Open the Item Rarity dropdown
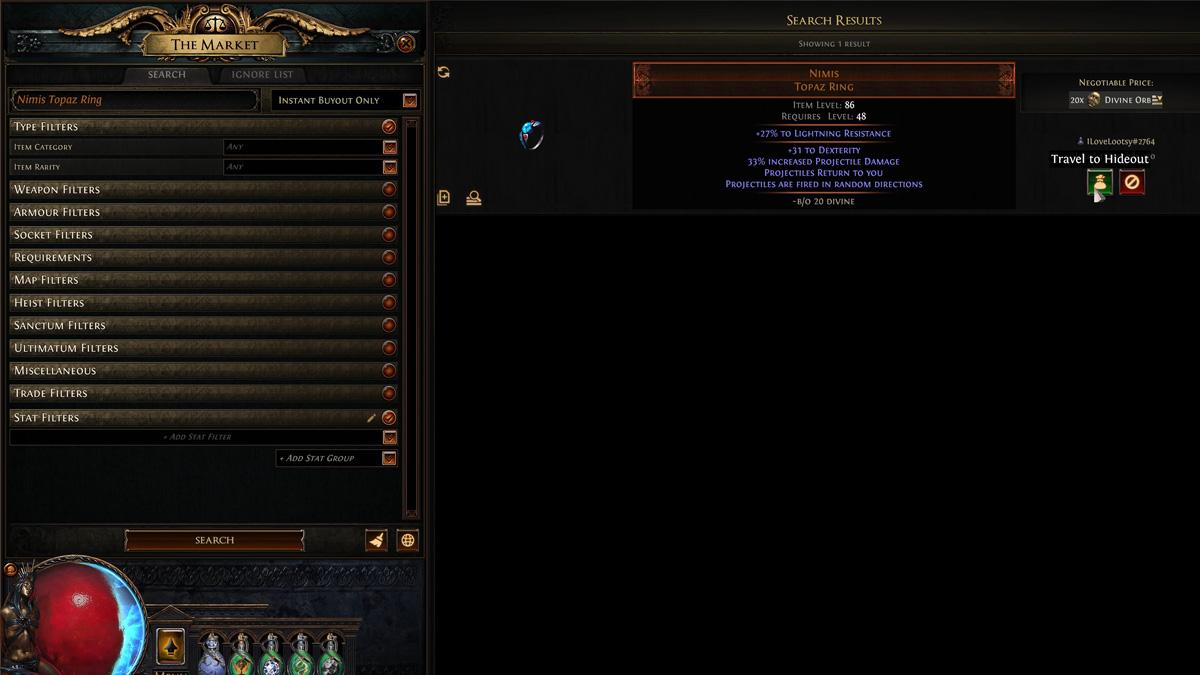Viewport: 1200px width, 675px height. click(390, 167)
